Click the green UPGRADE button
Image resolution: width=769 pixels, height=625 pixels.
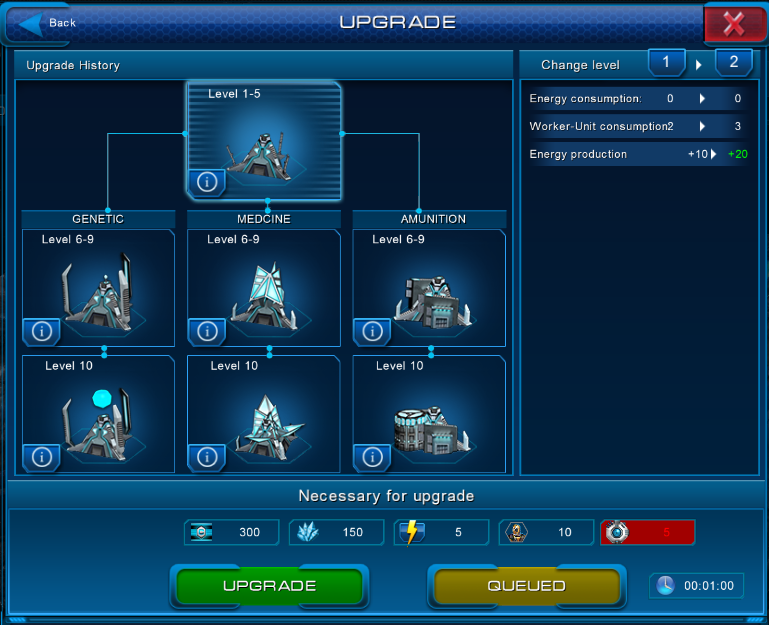pyautogui.click(x=269, y=586)
